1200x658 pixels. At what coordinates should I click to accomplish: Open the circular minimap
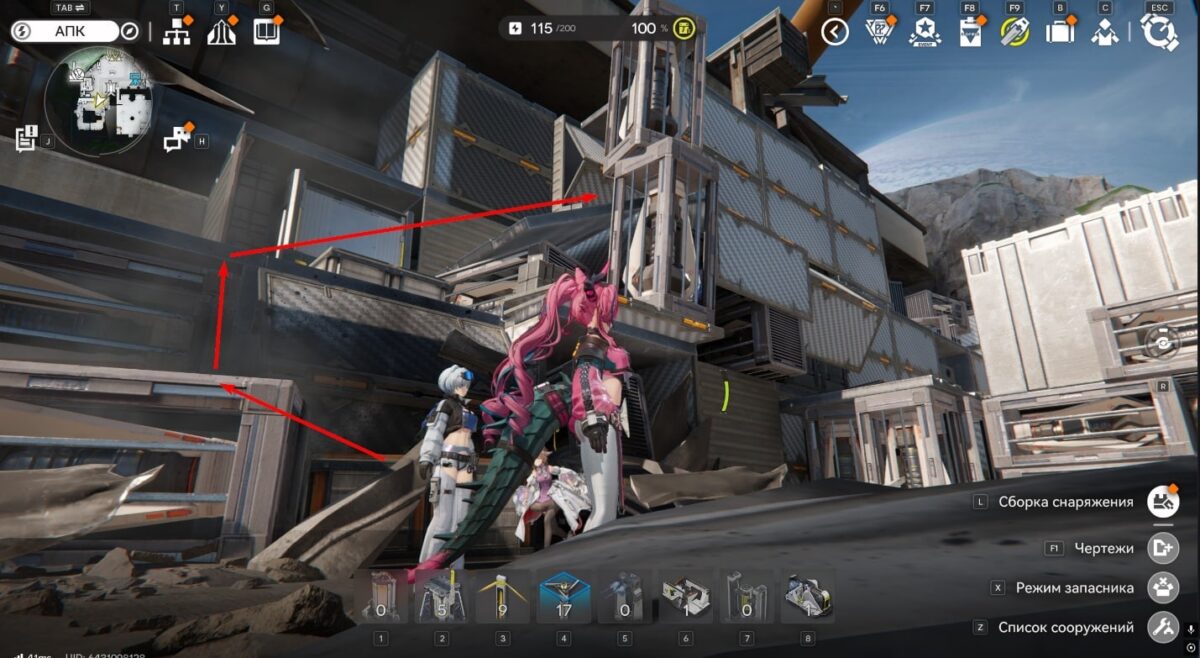(98, 96)
